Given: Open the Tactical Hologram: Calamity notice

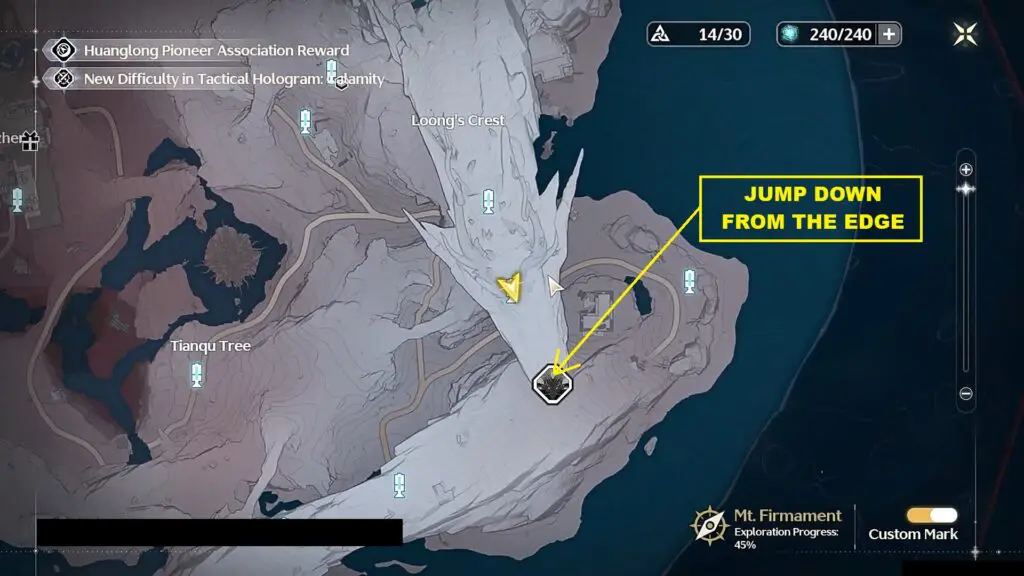Looking at the screenshot, I should [x=233, y=78].
